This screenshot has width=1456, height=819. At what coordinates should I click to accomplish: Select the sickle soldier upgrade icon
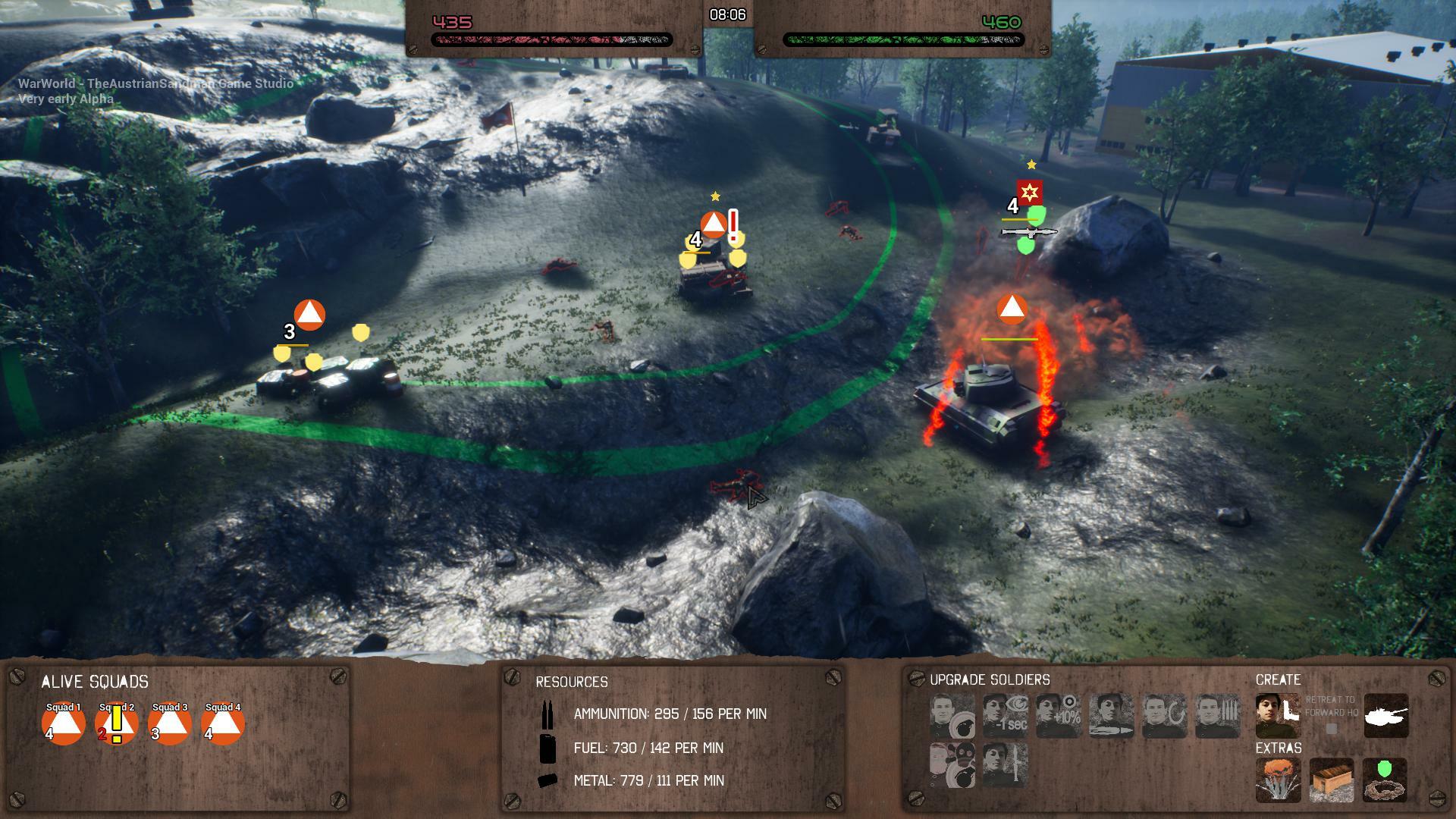tap(1165, 715)
